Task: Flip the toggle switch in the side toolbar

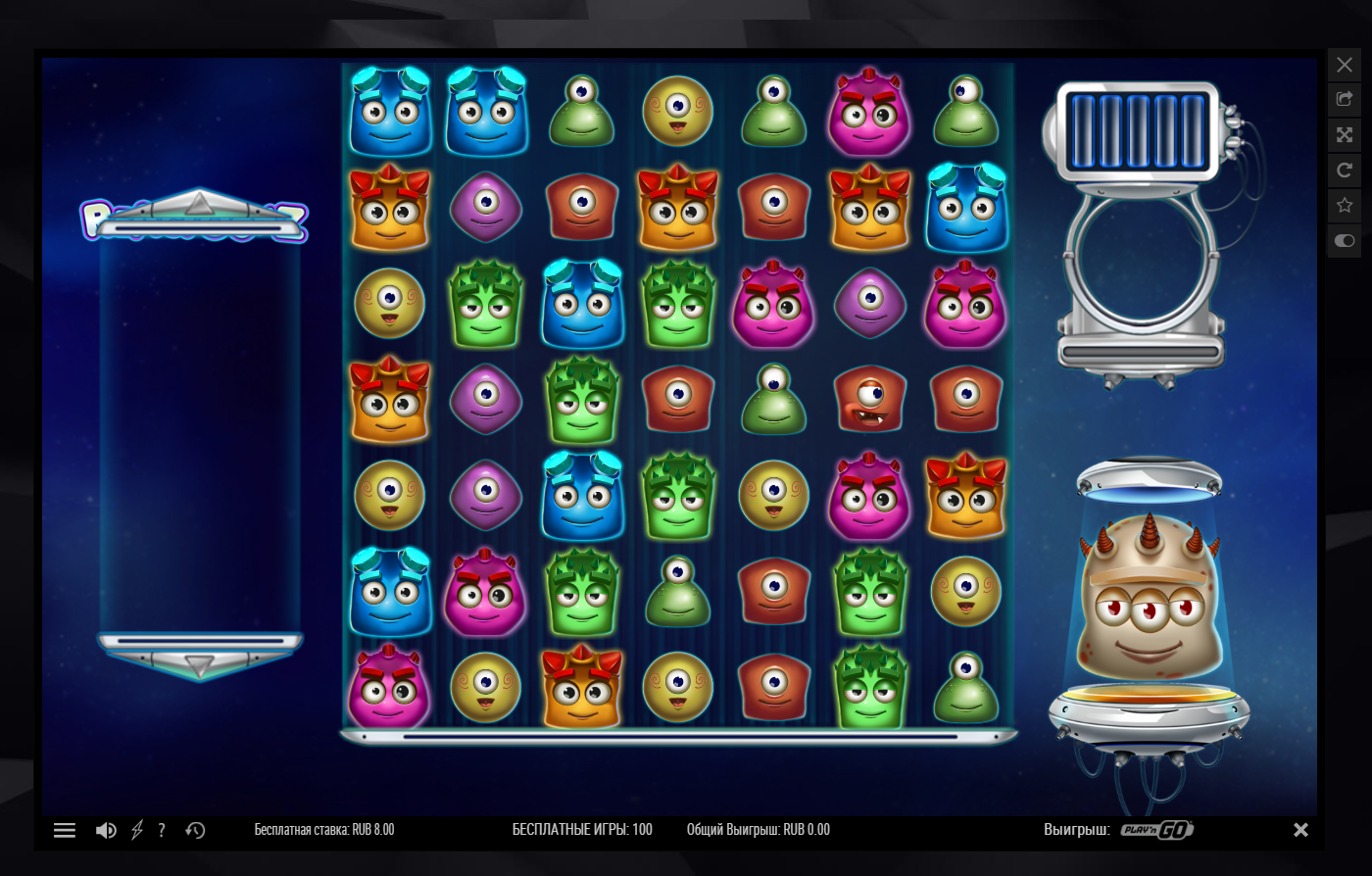Action: (1345, 240)
